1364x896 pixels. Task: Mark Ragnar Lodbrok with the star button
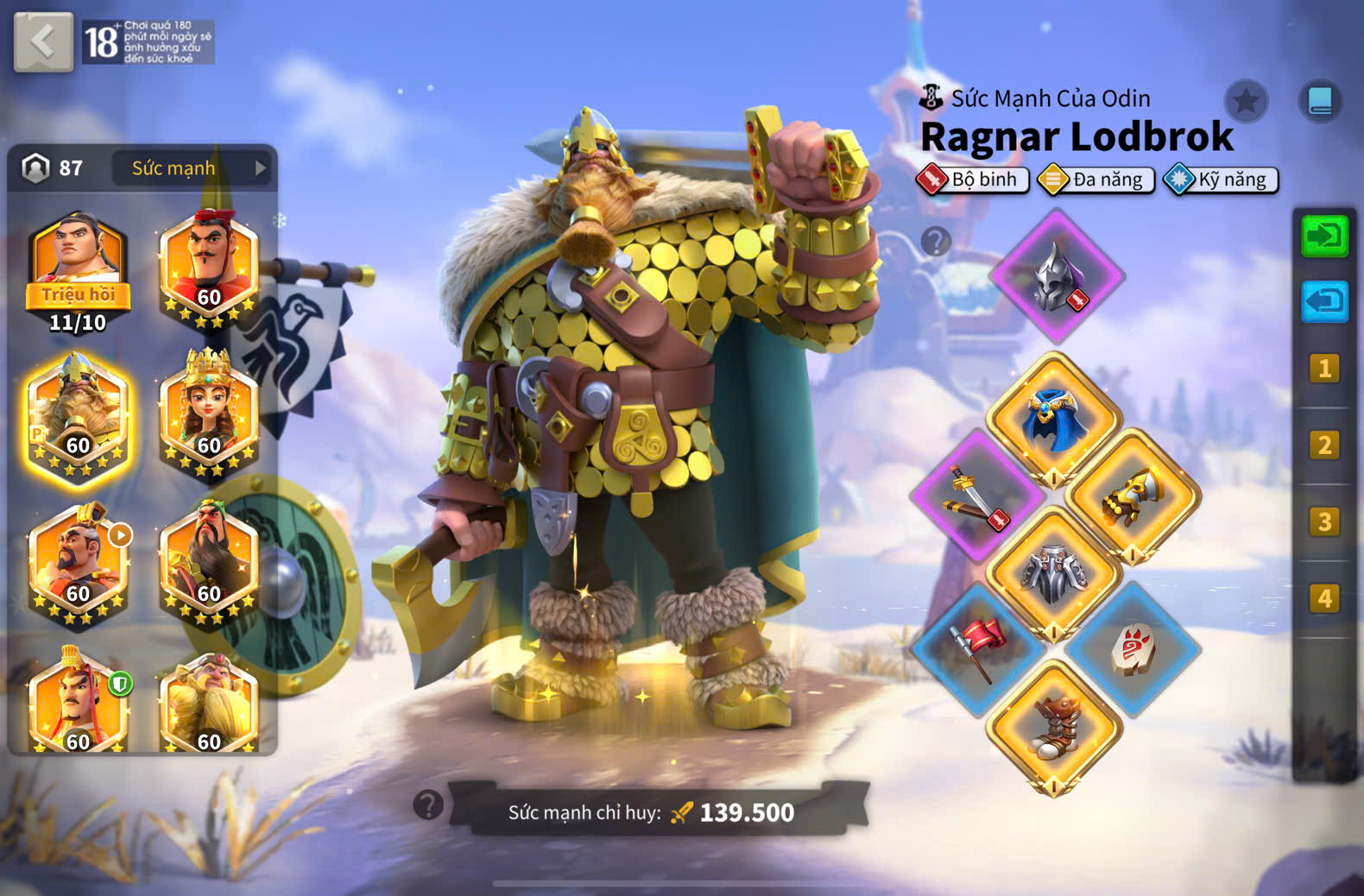click(x=1246, y=102)
